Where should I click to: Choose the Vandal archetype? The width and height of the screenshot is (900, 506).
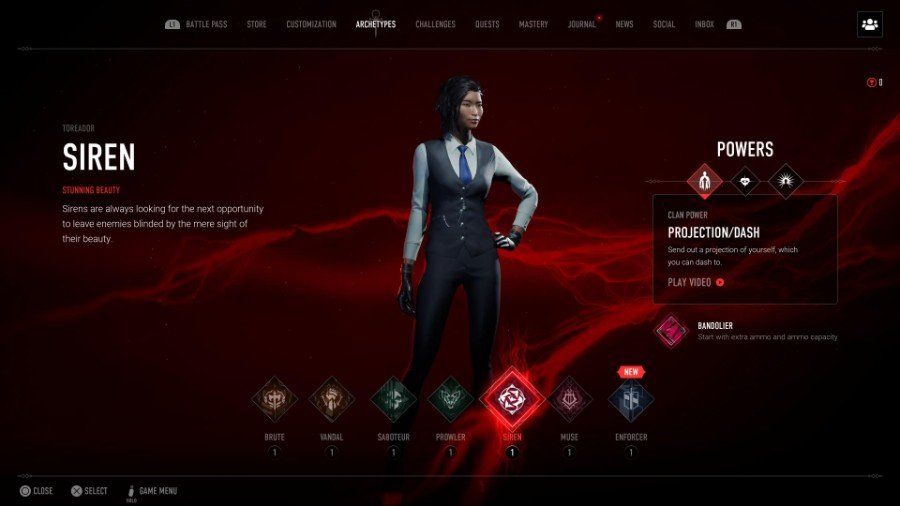(x=332, y=400)
